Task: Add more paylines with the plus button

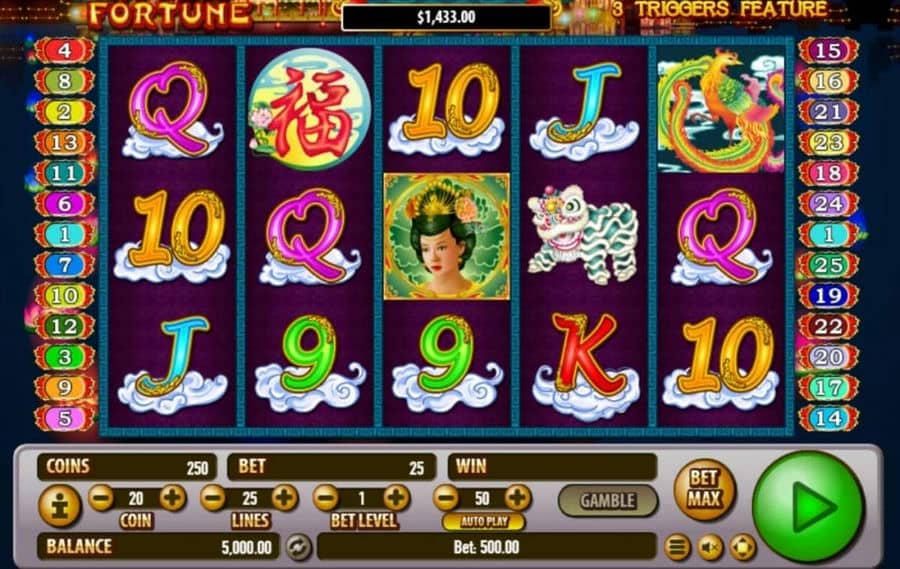Action: click(x=285, y=497)
